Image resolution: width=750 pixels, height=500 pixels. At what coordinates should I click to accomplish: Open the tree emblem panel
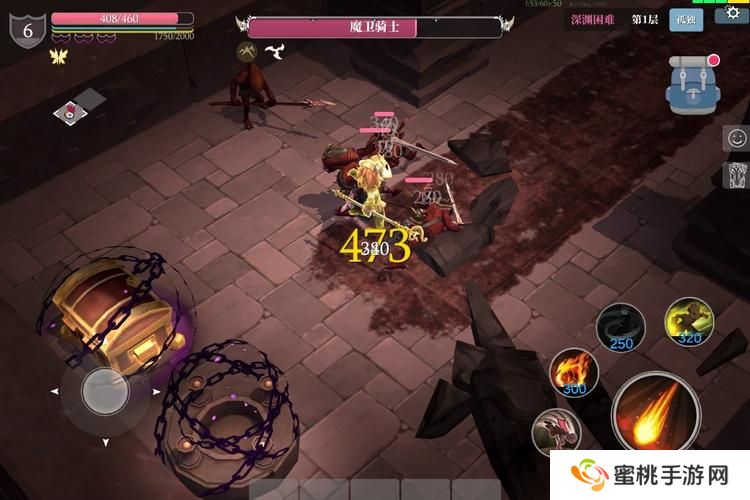736,176
